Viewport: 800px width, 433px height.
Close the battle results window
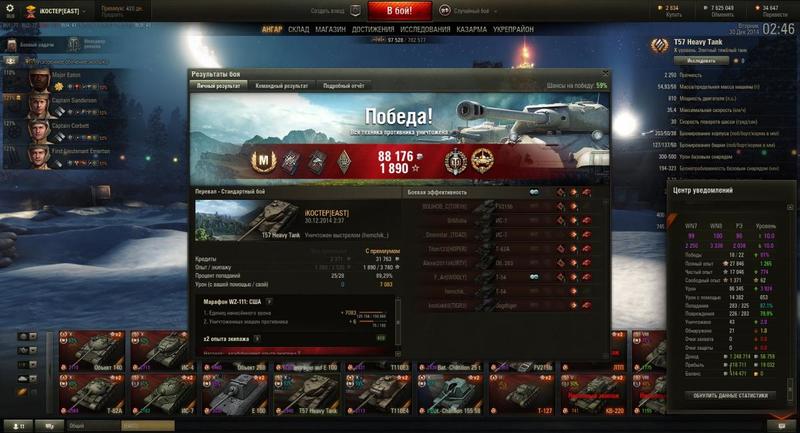point(604,73)
